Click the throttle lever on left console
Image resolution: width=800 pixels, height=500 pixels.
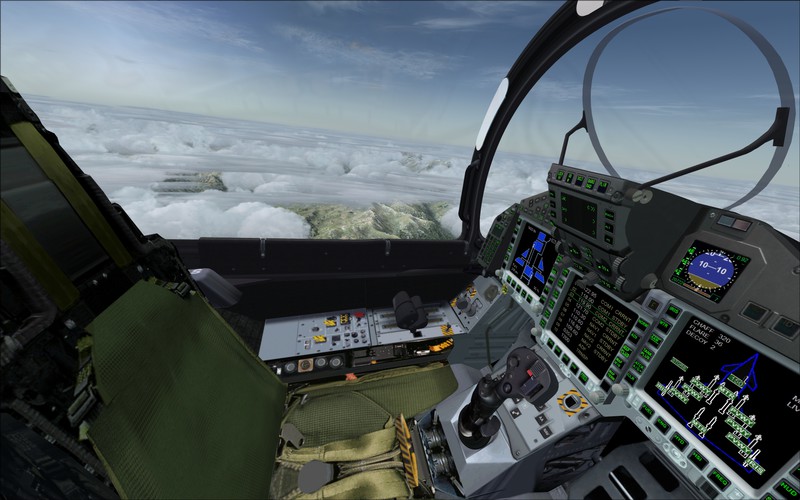click(x=409, y=309)
